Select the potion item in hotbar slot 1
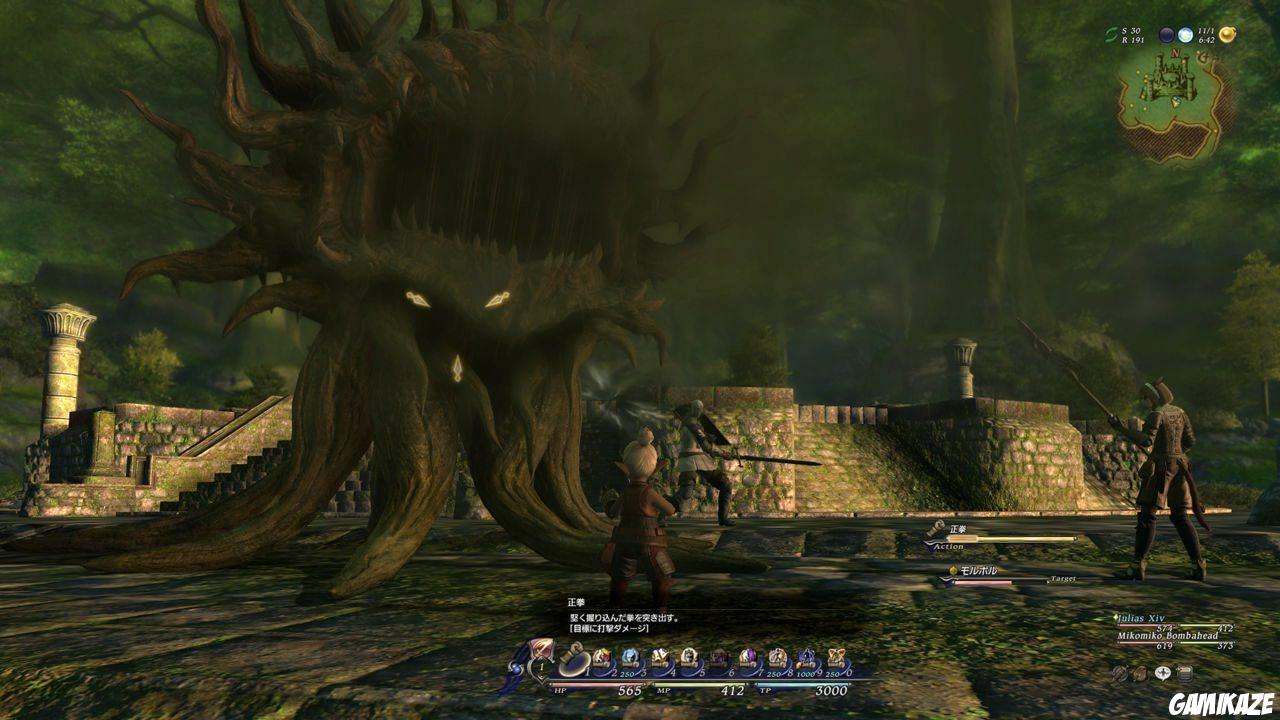This screenshot has width=1280, height=720. 573,660
